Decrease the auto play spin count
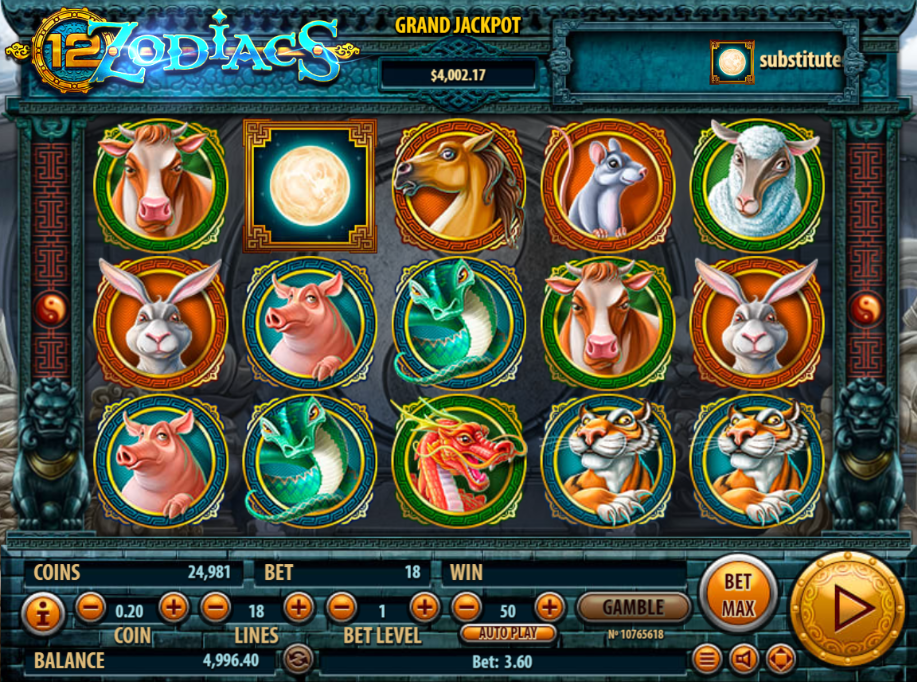Viewport: 917px width, 682px height. pos(466,607)
